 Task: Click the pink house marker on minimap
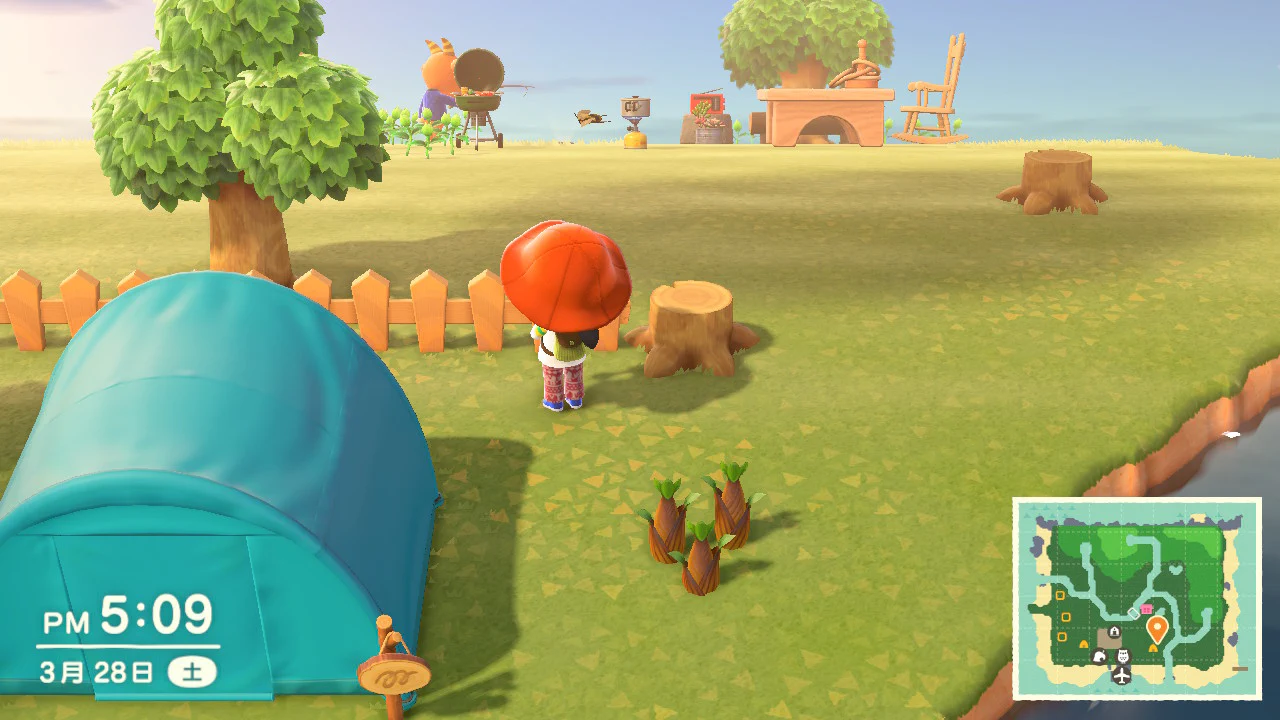[1146, 609]
